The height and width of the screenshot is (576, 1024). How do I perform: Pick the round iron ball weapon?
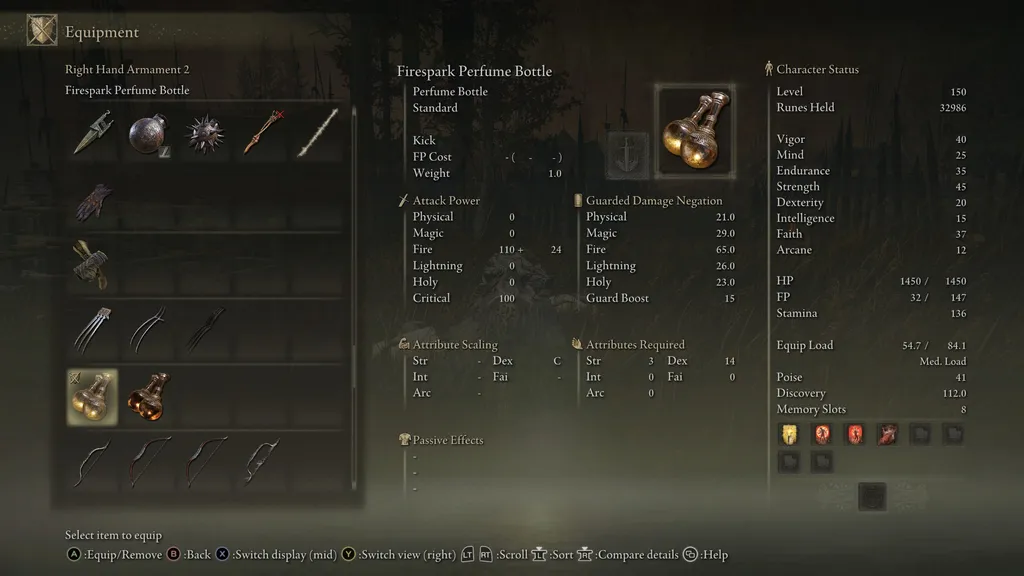pyautogui.click(x=148, y=133)
